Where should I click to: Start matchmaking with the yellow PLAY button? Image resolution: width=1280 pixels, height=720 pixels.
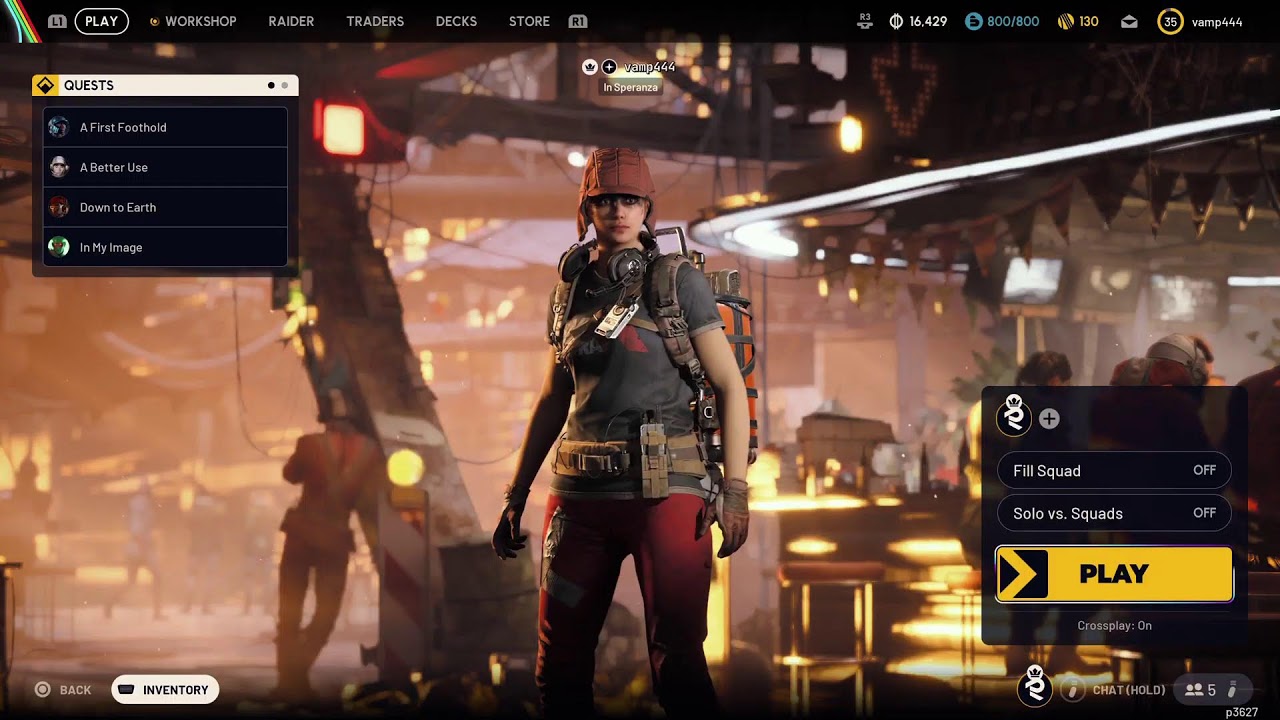point(1114,574)
